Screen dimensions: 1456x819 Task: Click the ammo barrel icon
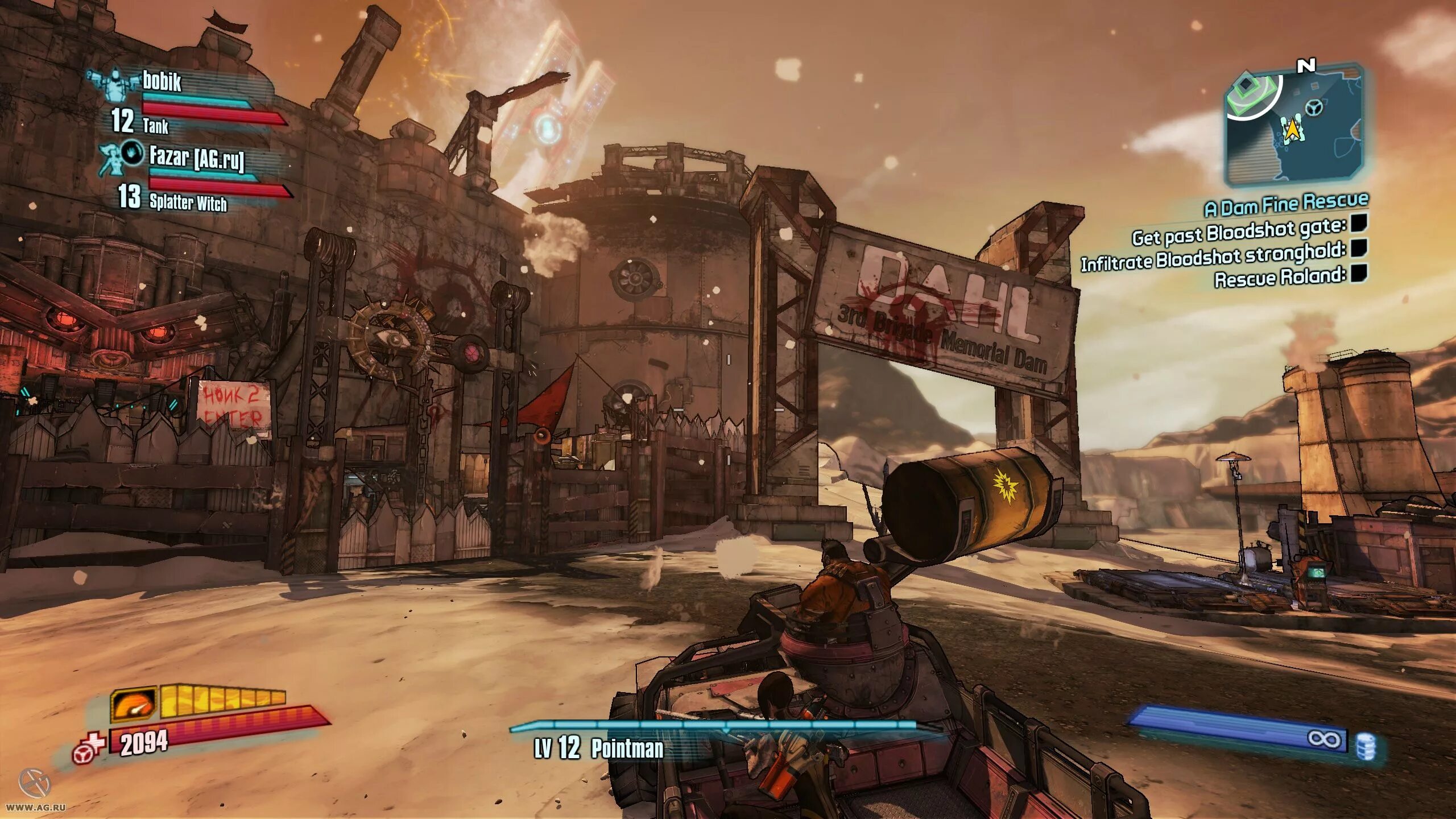[x=1366, y=746]
